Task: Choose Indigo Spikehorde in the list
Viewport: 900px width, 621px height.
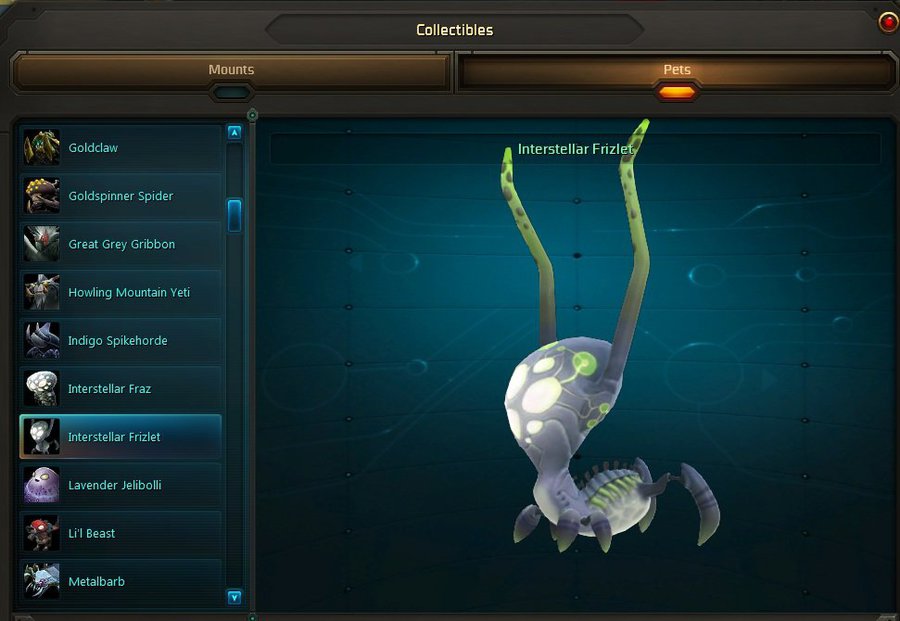Action: click(x=120, y=341)
